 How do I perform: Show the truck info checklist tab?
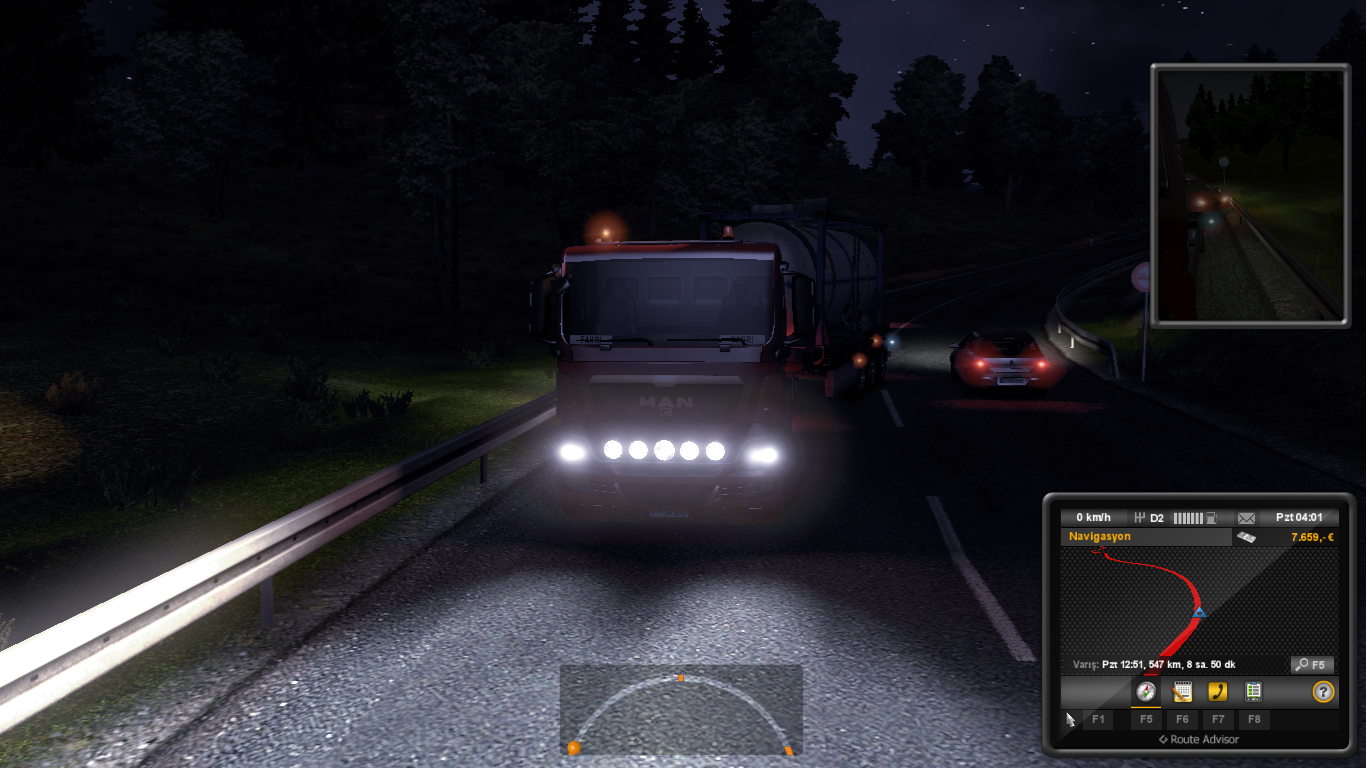[1253, 691]
